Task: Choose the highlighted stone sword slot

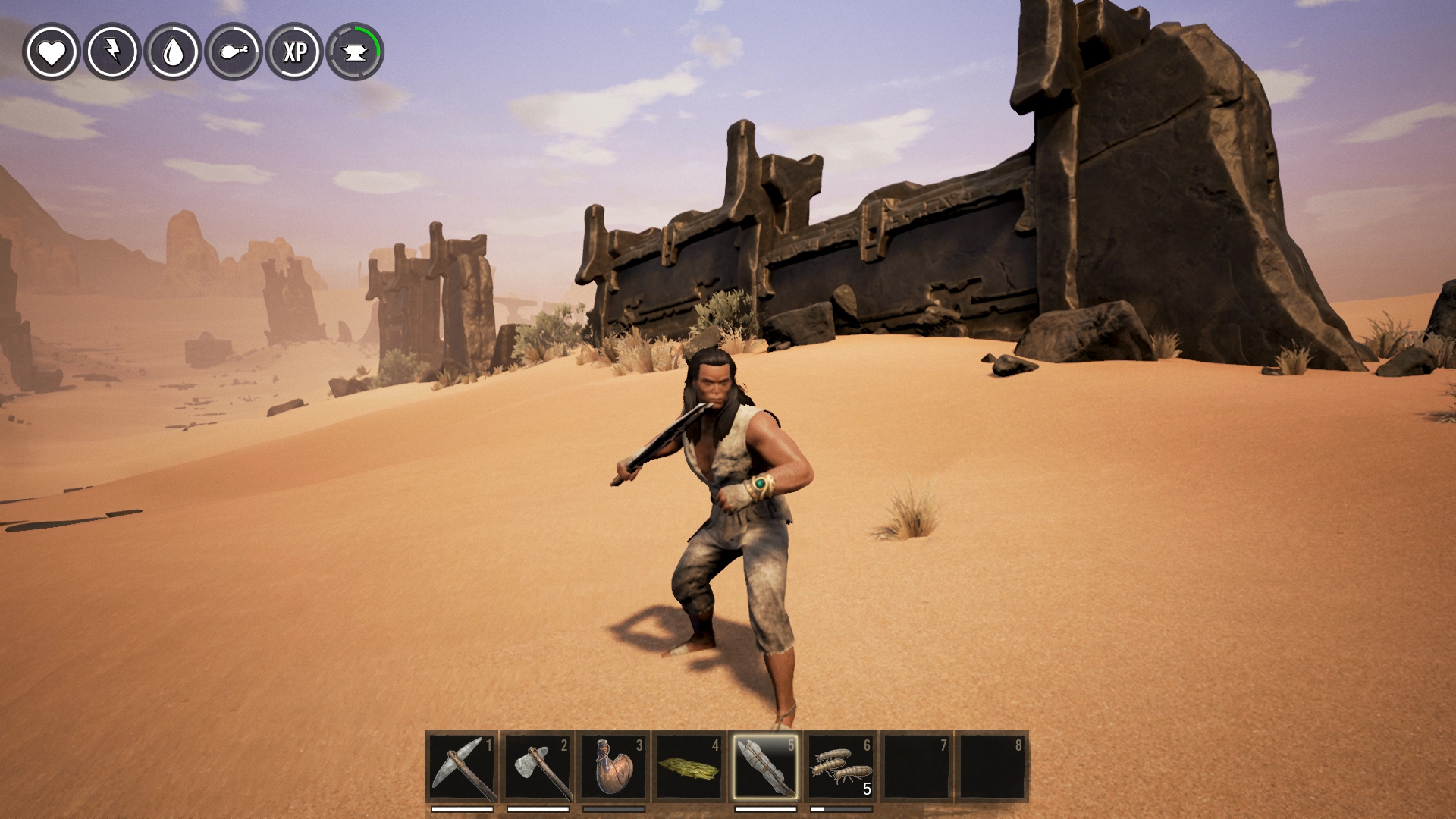Action: 765,766
